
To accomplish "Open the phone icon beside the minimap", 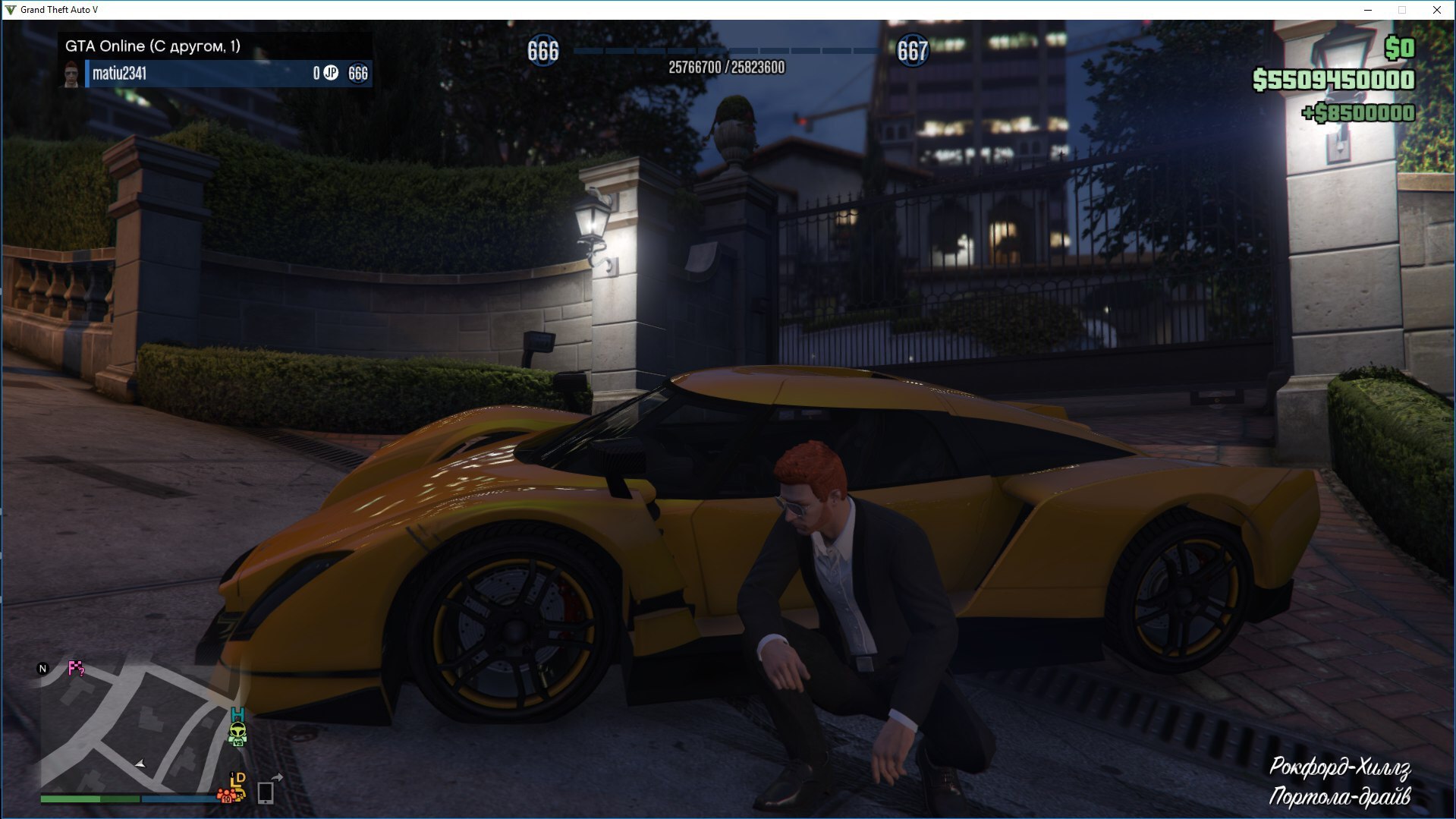I will click(x=266, y=792).
